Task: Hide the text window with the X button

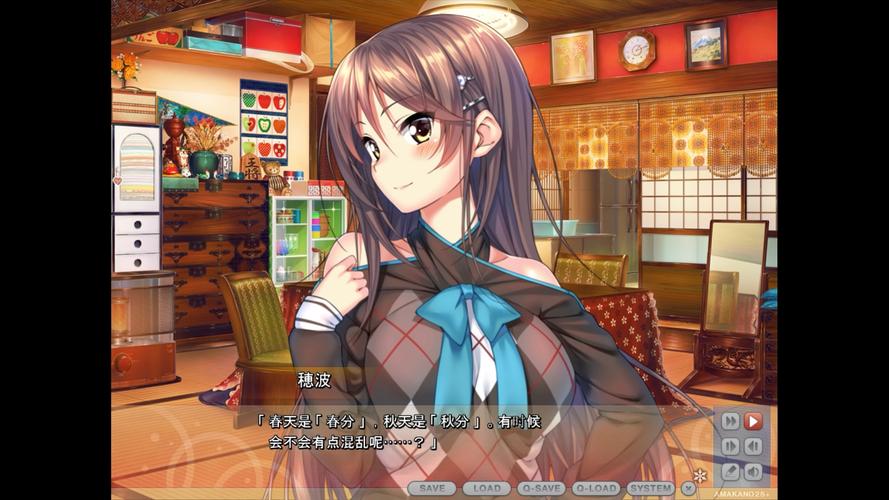Action: pyautogui.click(x=688, y=489)
